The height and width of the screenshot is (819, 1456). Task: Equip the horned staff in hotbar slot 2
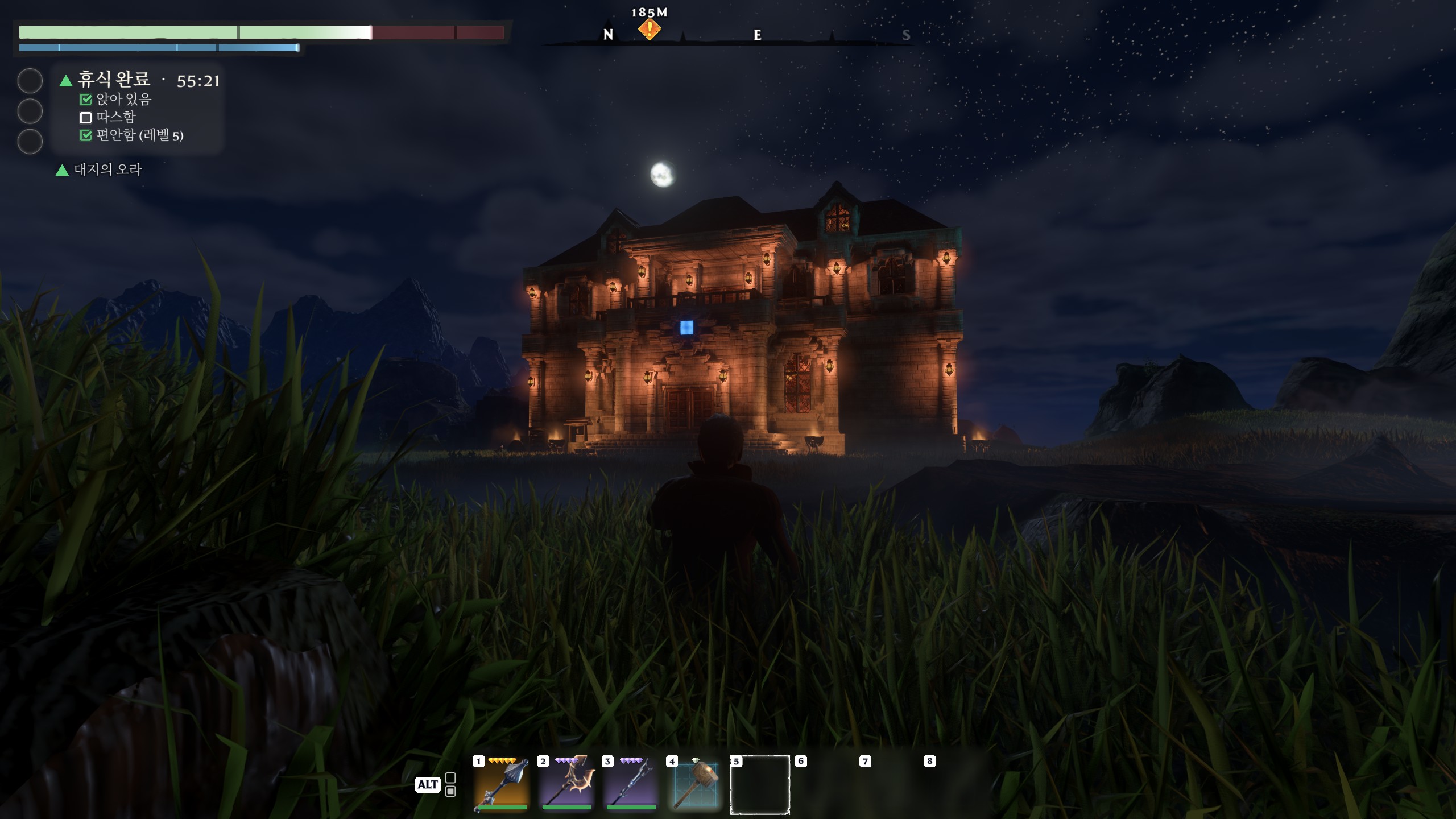(566, 785)
